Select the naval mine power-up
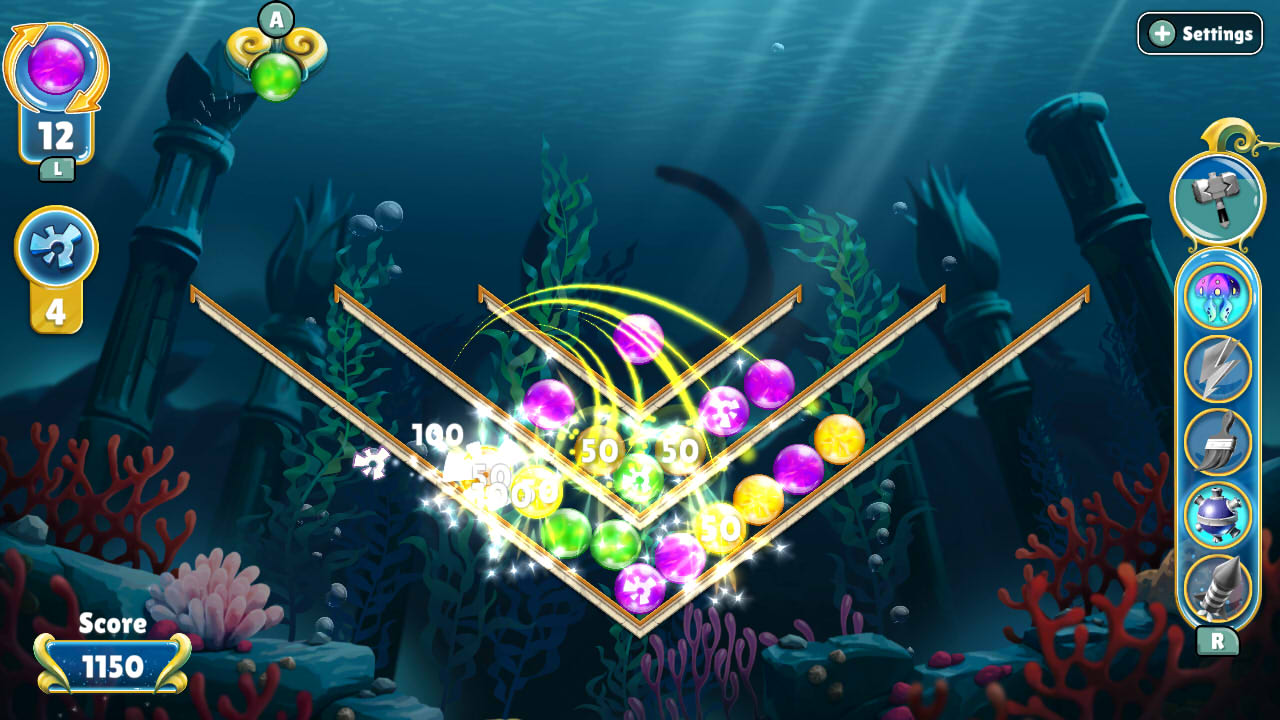Image resolution: width=1280 pixels, height=720 pixels. [1216, 512]
